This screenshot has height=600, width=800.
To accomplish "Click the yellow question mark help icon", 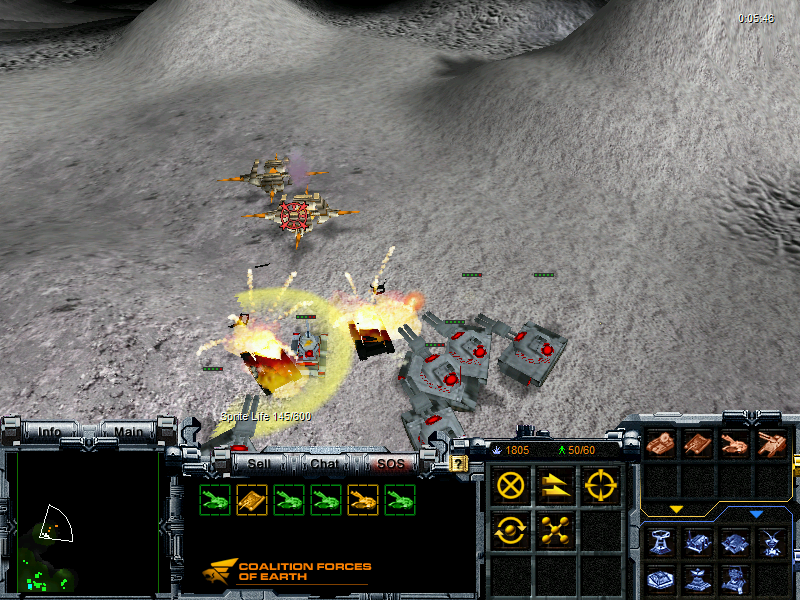I will point(459,464).
